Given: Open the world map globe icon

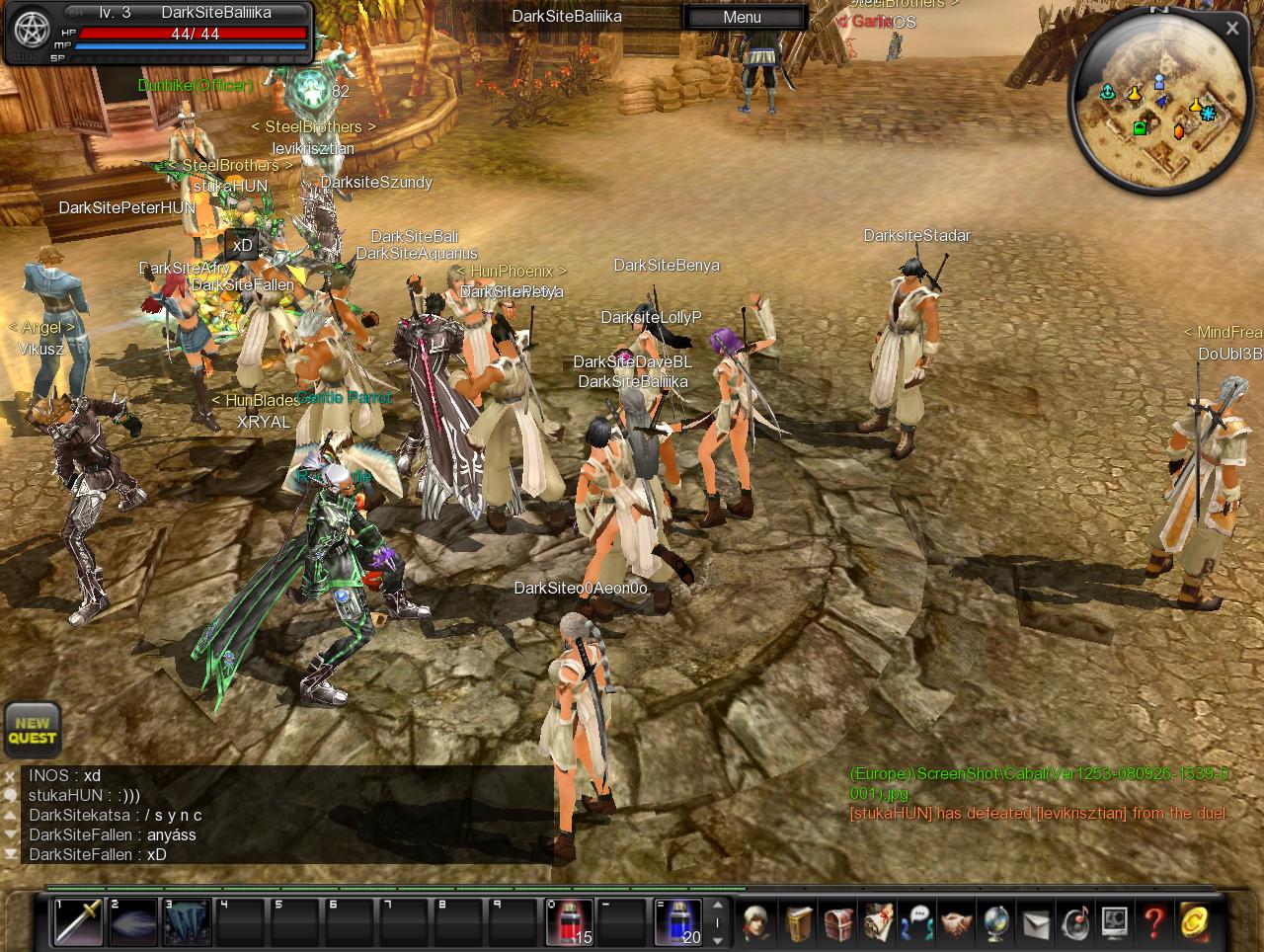Looking at the screenshot, I should click(995, 923).
